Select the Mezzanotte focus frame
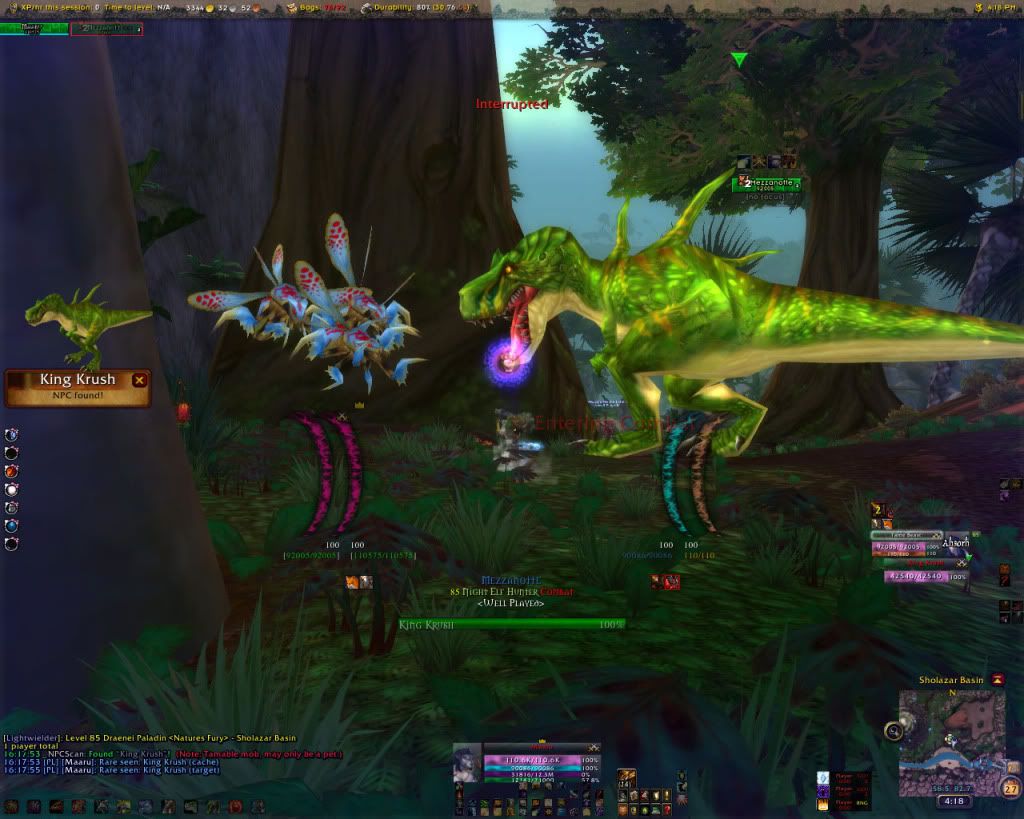The image size is (1024, 819). point(766,183)
